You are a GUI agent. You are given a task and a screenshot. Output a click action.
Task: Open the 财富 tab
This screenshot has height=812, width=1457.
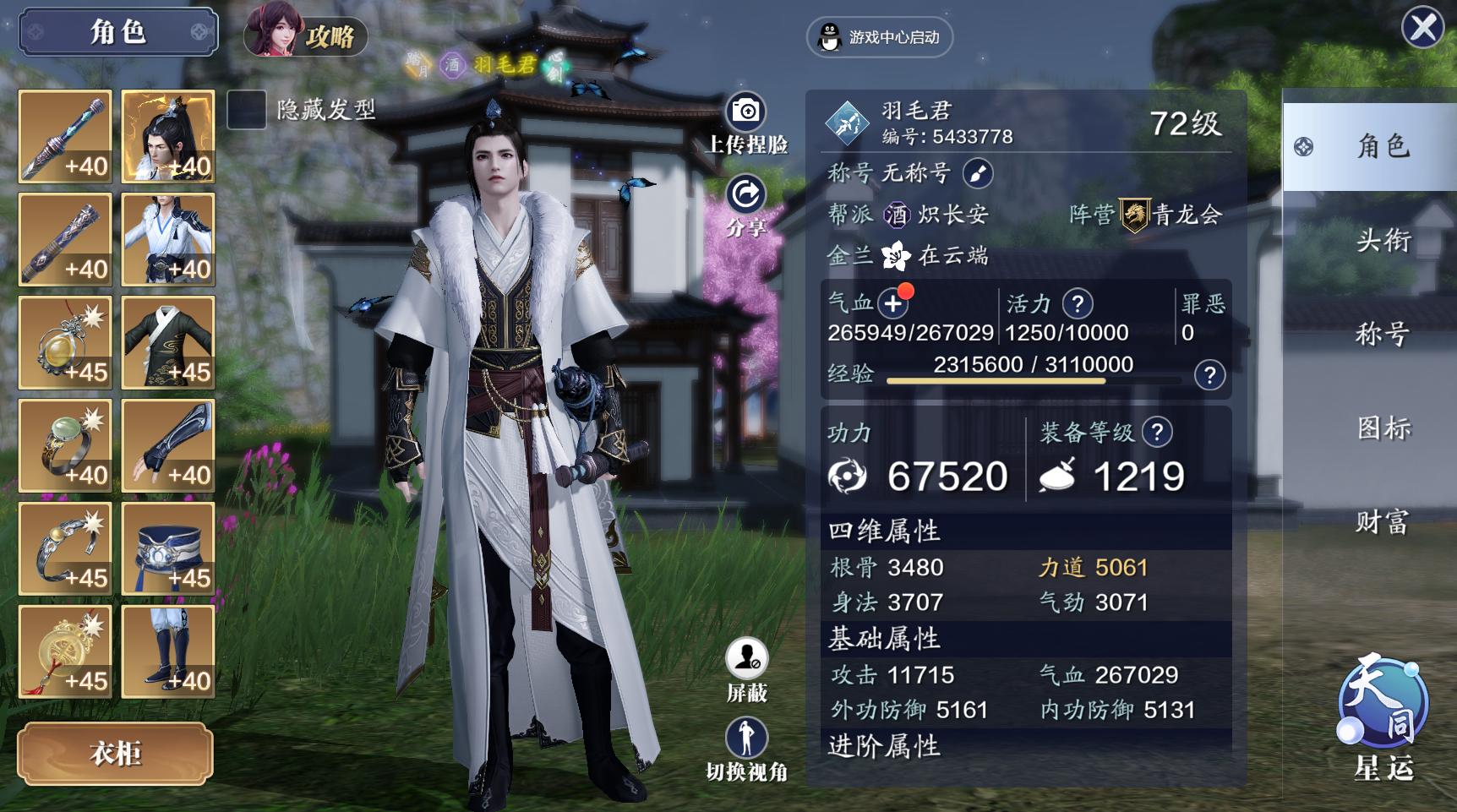pyautogui.click(x=1383, y=522)
